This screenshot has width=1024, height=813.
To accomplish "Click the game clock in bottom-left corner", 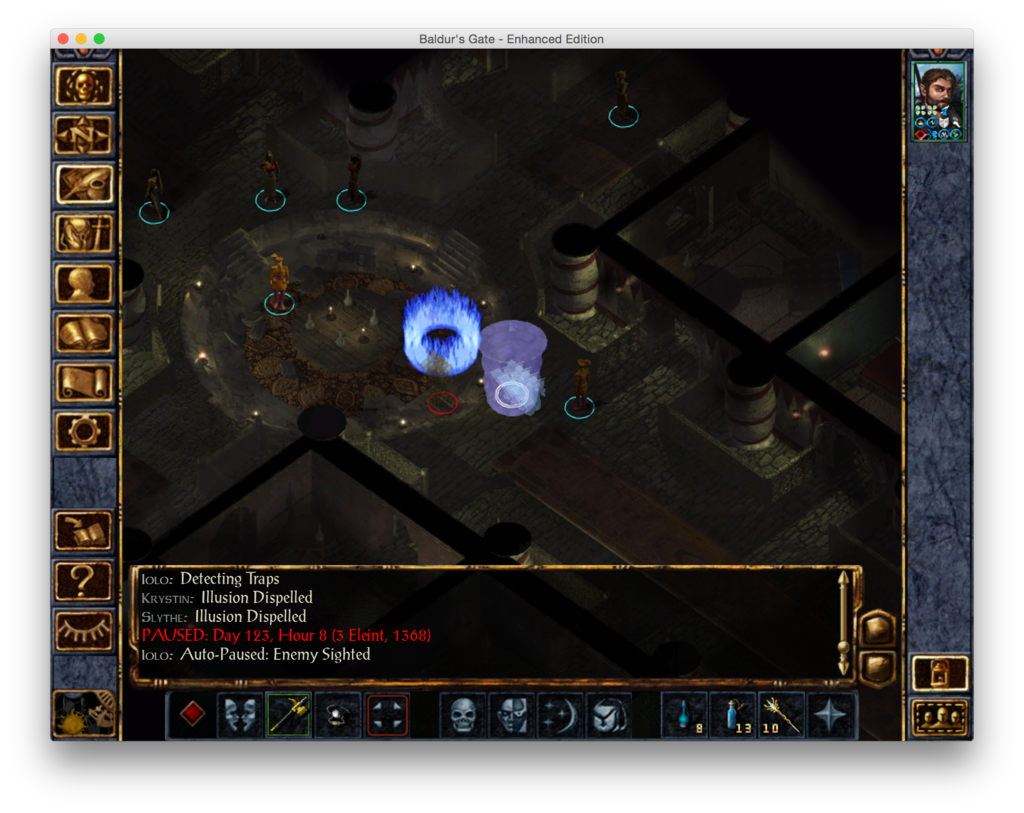I will click(84, 712).
